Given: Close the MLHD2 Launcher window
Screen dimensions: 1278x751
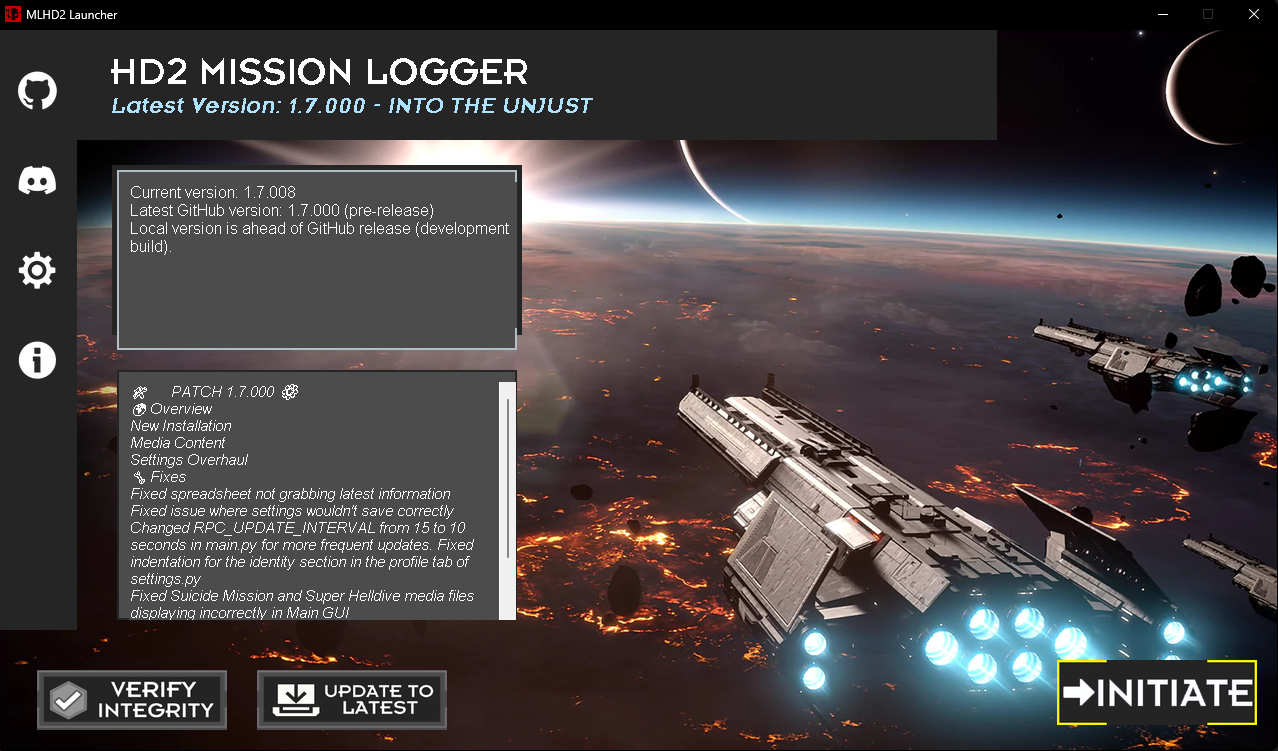Looking at the screenshot, I should (x=1254, y=14).
